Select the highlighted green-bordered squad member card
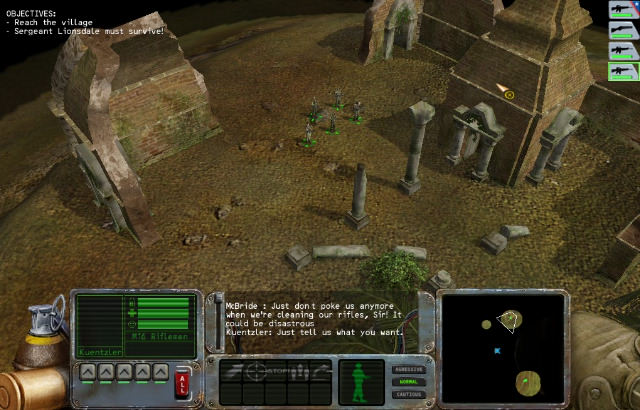The height and width of the screenshot is (410, 640). click(x=622, y=71)
